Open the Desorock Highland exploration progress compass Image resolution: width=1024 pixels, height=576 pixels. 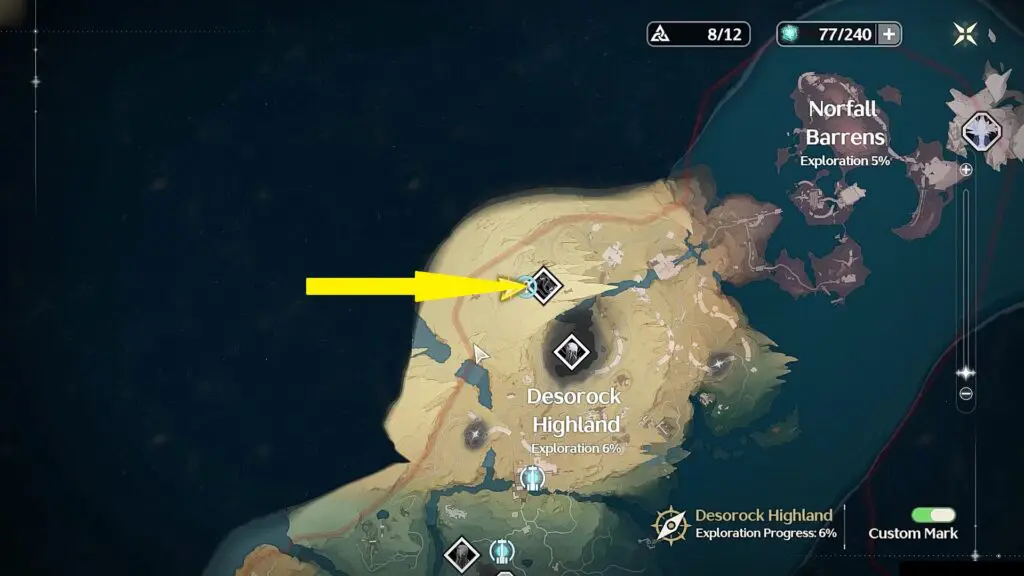point(670,524)
